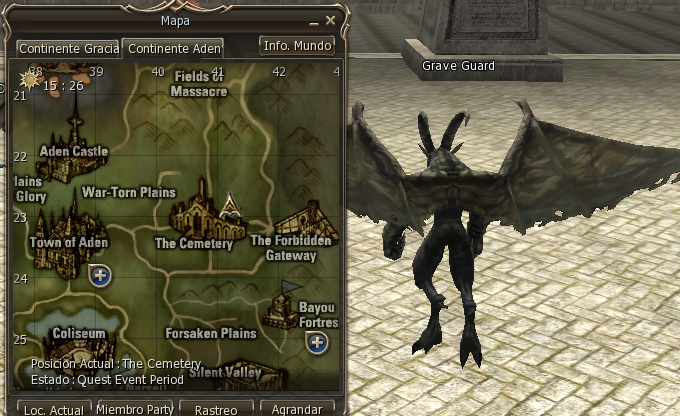Switch to the Continente Gracia tab
The image size is (680, 416).
pyautogui.click(x=66, y=48)
